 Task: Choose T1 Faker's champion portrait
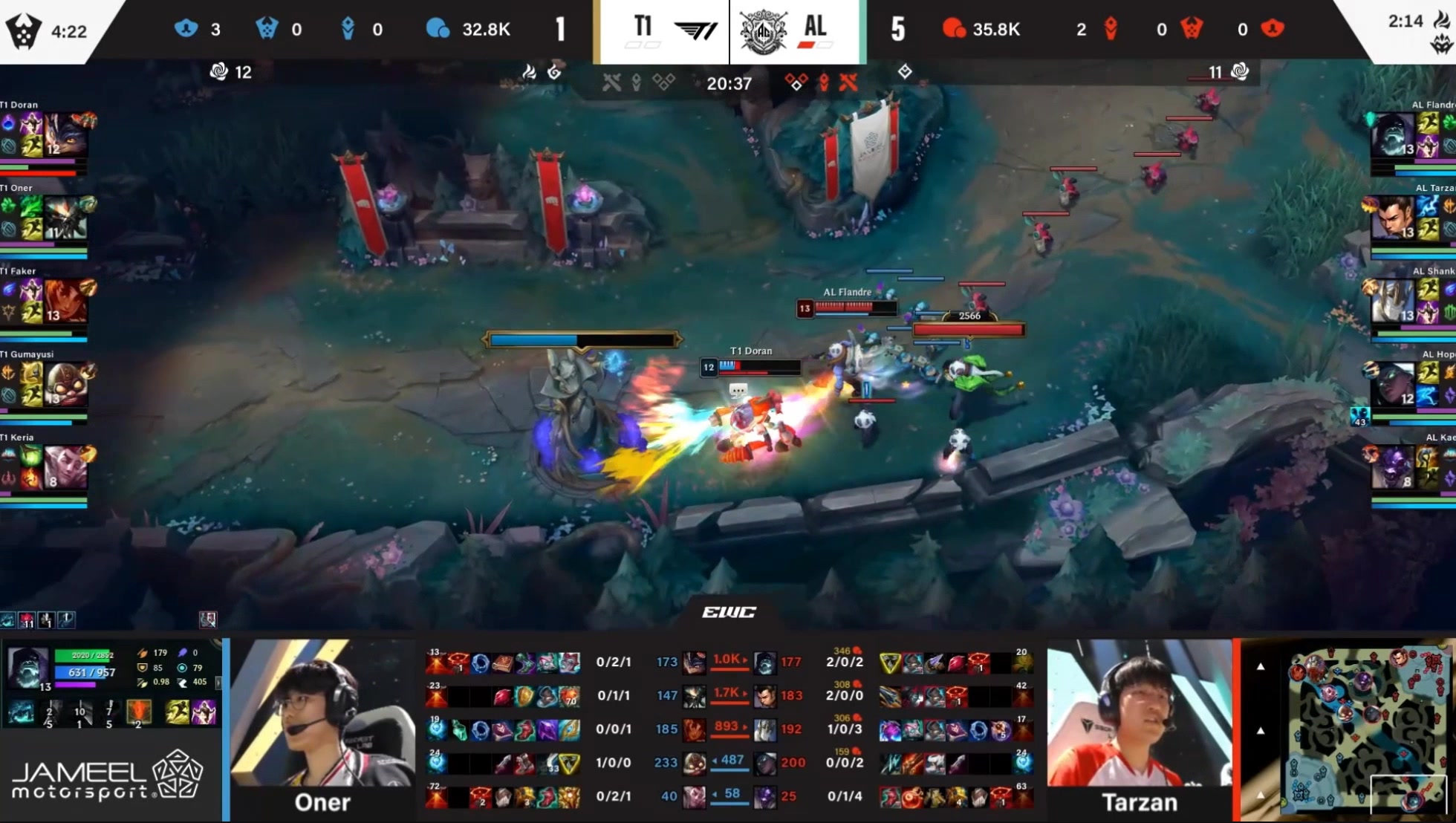coord(65,301)
